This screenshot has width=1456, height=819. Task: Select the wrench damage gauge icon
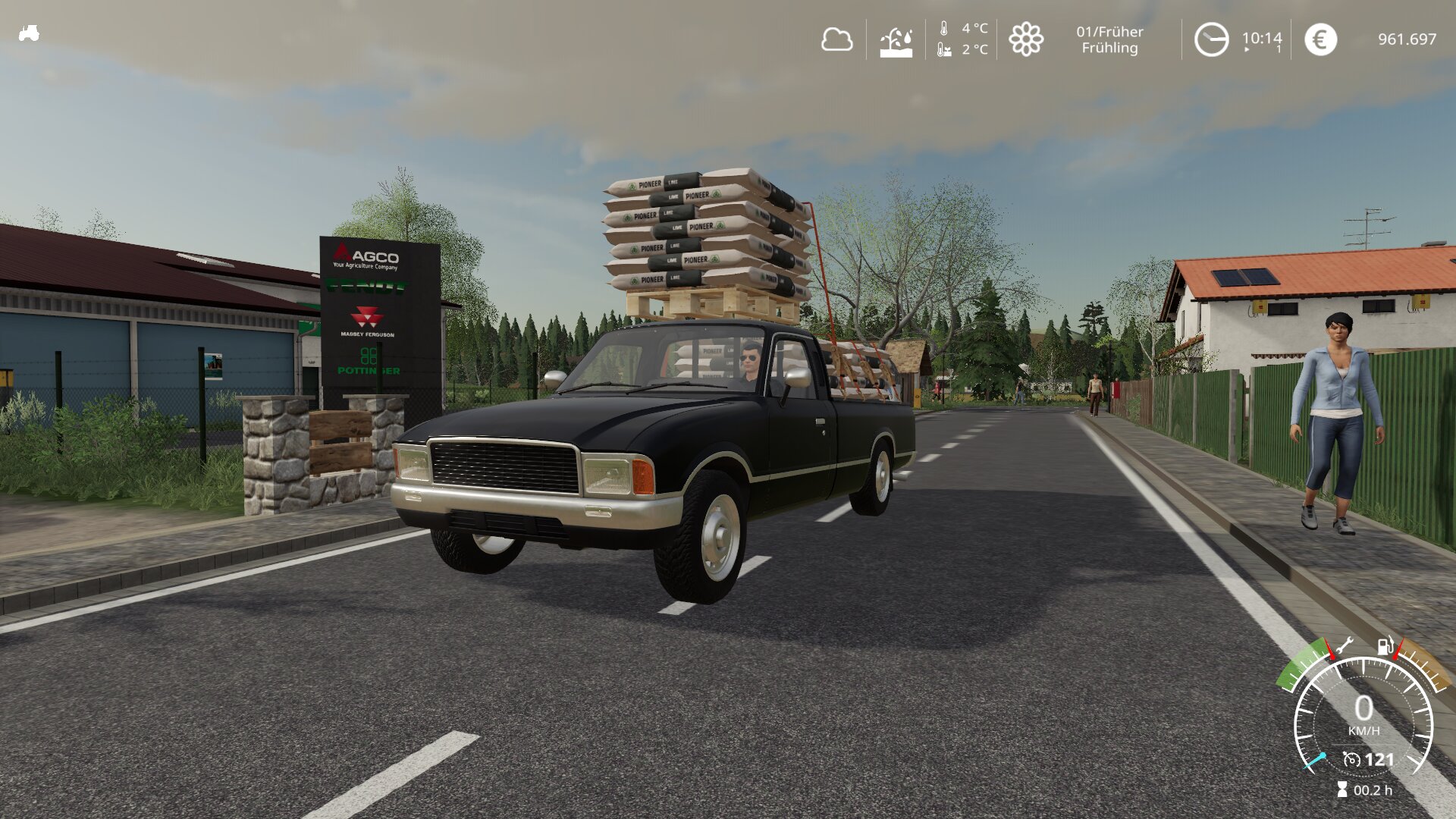coord(1344,647)
